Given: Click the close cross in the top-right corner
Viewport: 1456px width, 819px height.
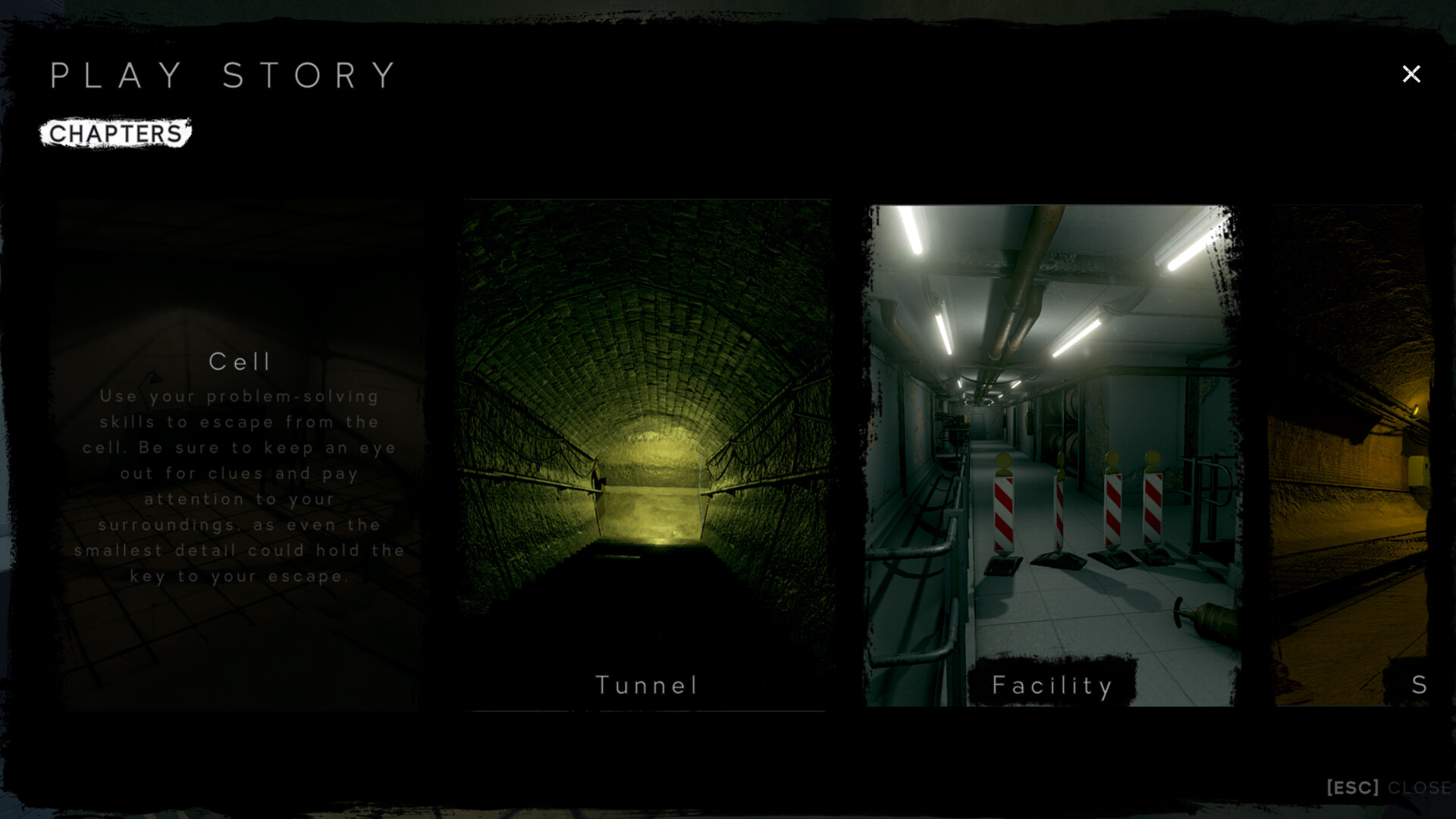Looking at the screenshot, I should [1411, 74].
